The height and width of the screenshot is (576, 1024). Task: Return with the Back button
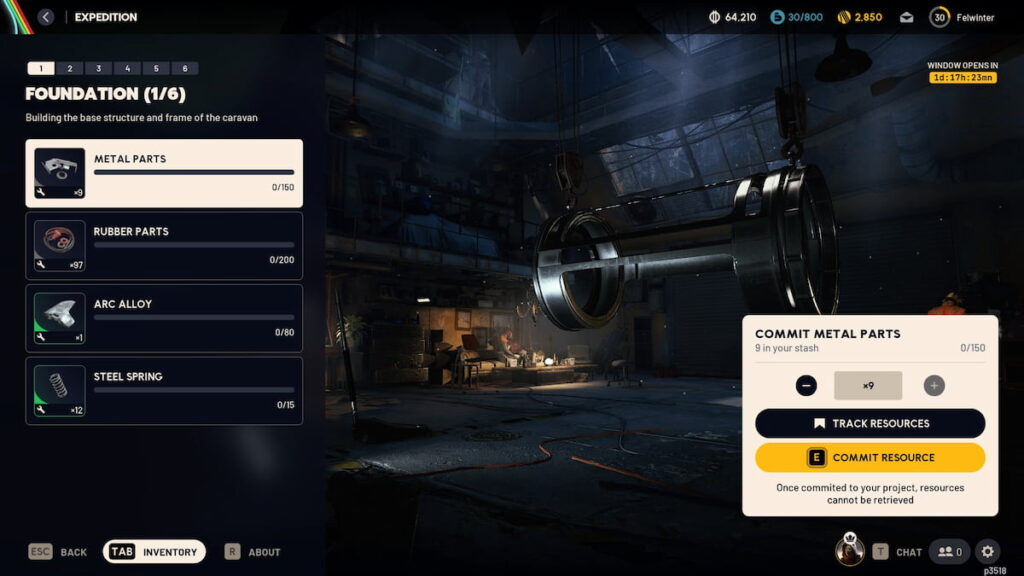coord(58,552)
